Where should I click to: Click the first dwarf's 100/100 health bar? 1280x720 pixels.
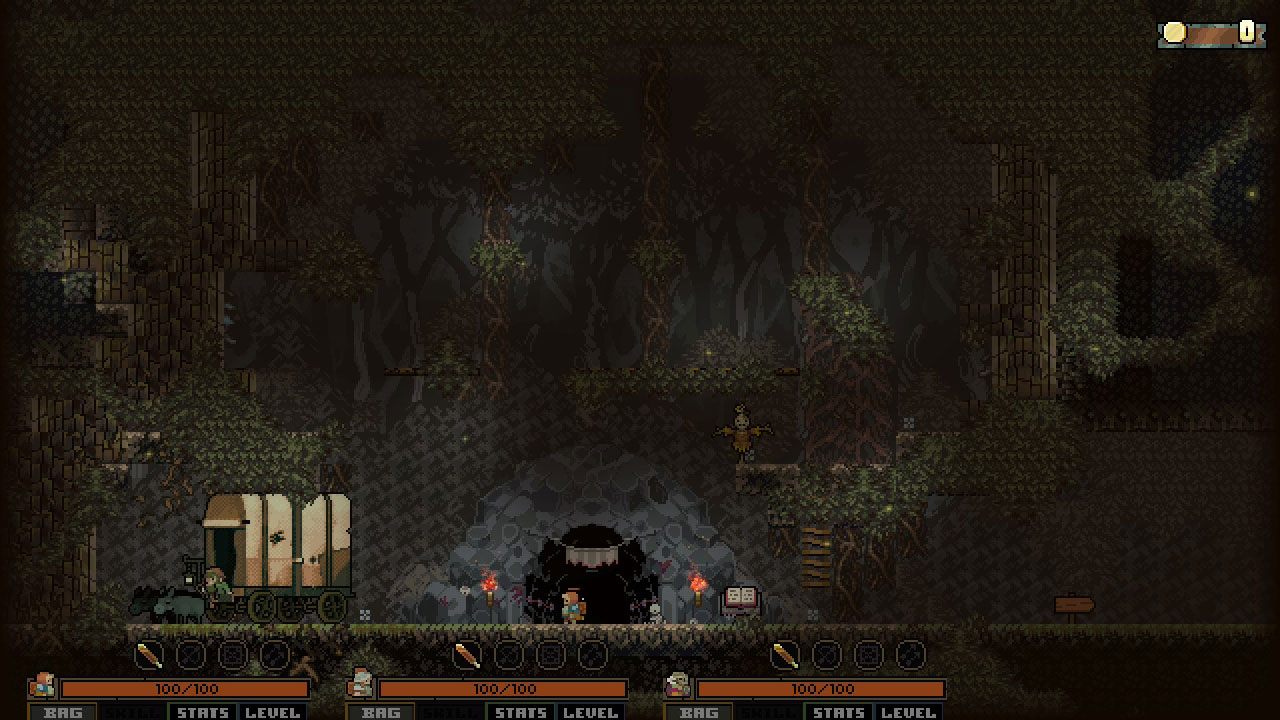(185, 689)
